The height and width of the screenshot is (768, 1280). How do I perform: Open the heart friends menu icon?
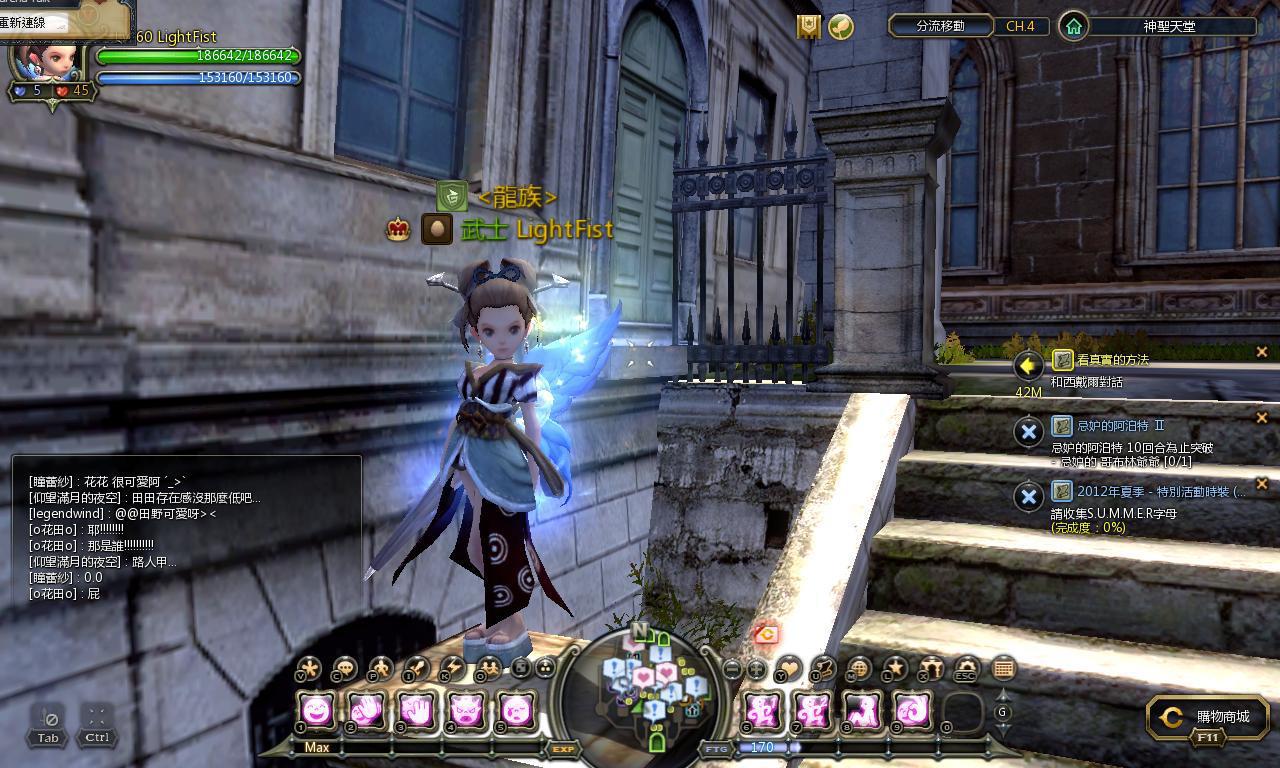pos(789,668)
